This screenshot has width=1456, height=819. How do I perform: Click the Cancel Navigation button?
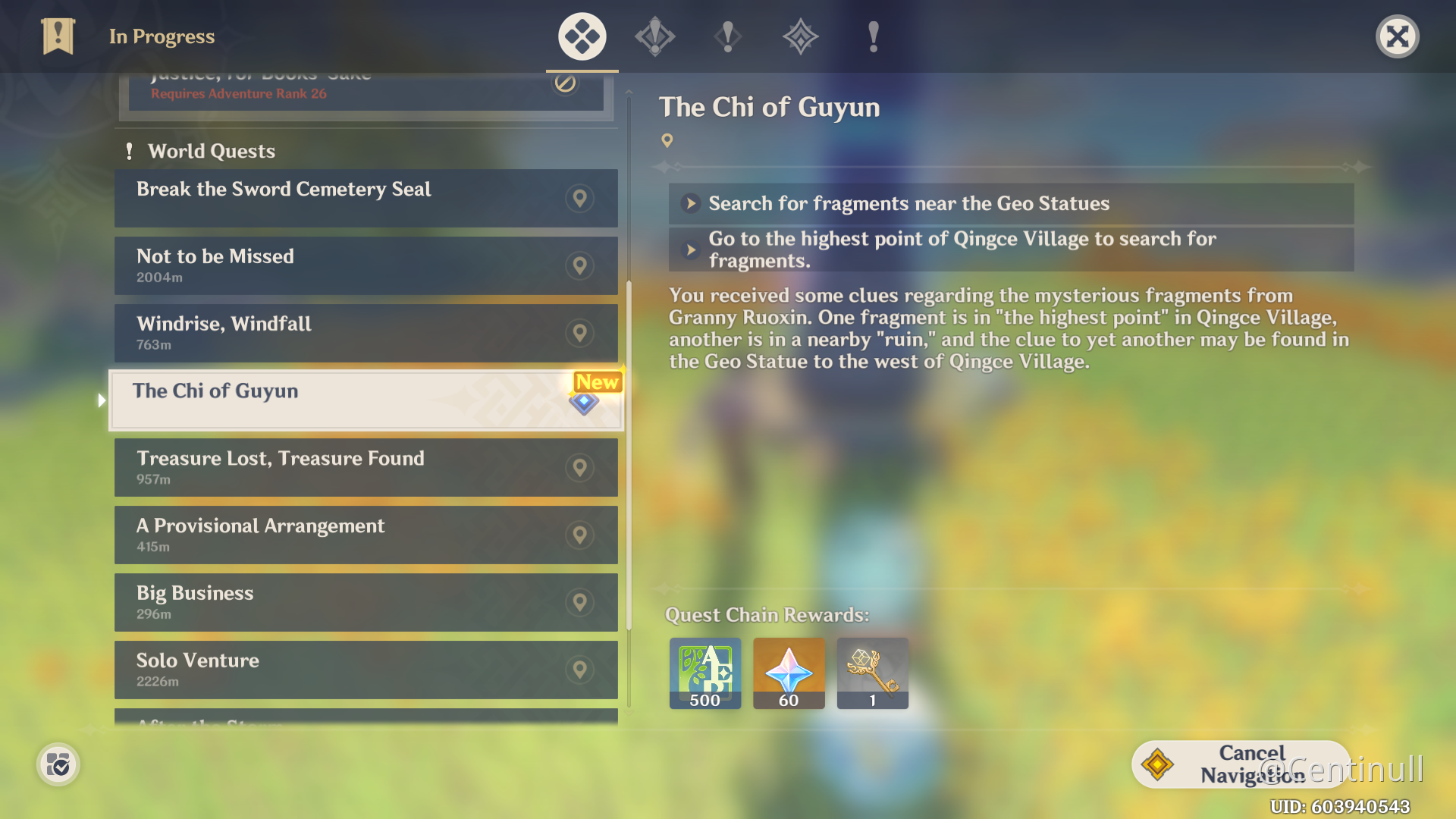click(x=1241, y=764)
